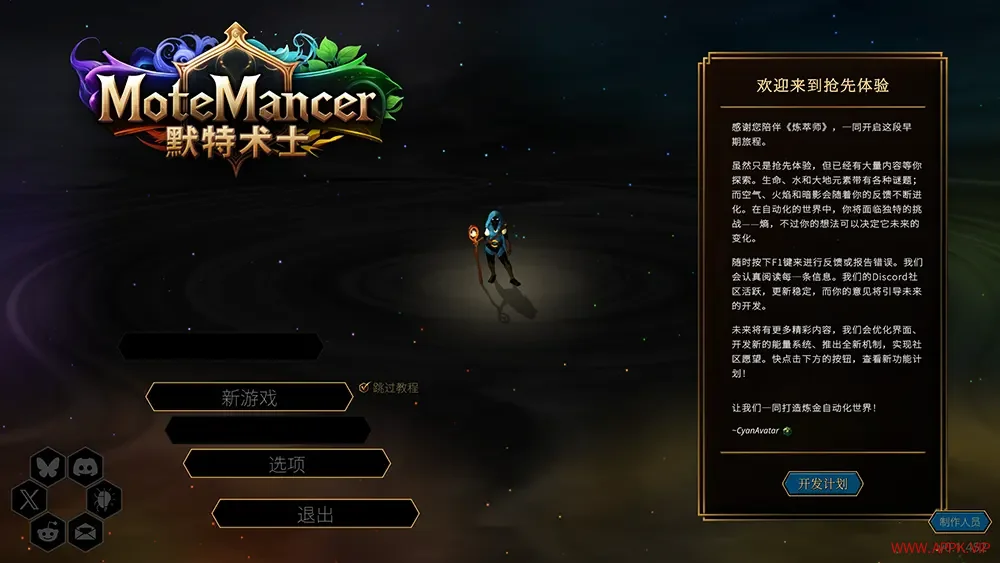This screenshot has width=1000, height=563.
Task: Open the options menu (选项)
Action: click(x=287, y=464)
